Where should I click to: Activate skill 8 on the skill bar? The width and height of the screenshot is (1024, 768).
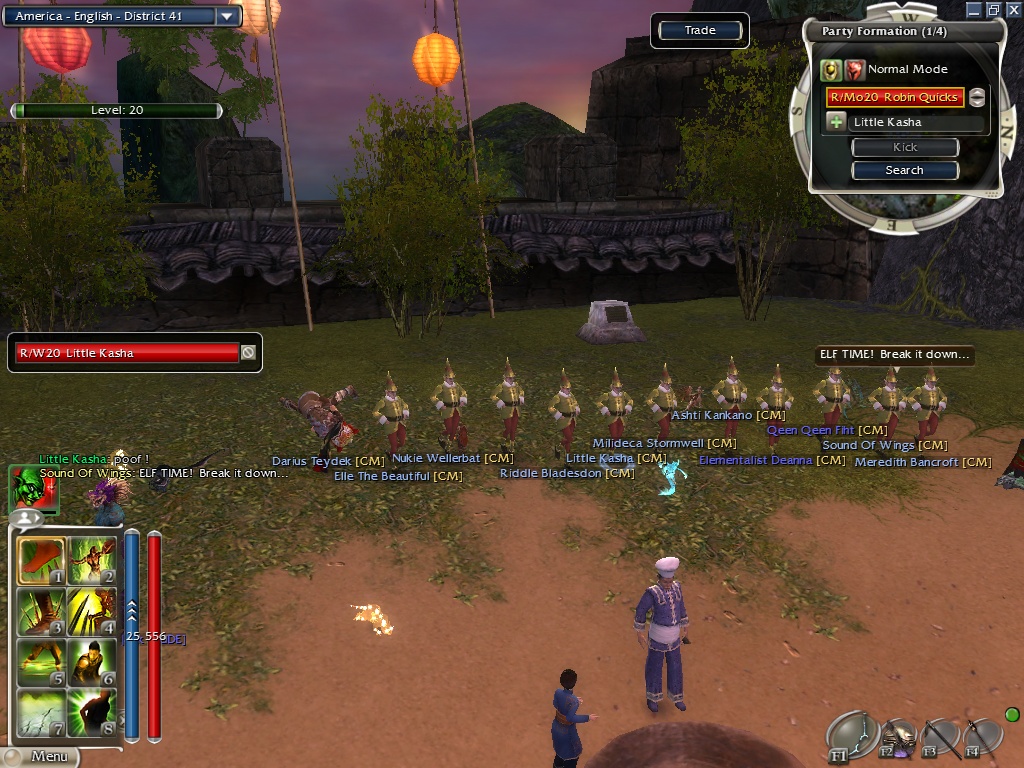click(92, 711)
